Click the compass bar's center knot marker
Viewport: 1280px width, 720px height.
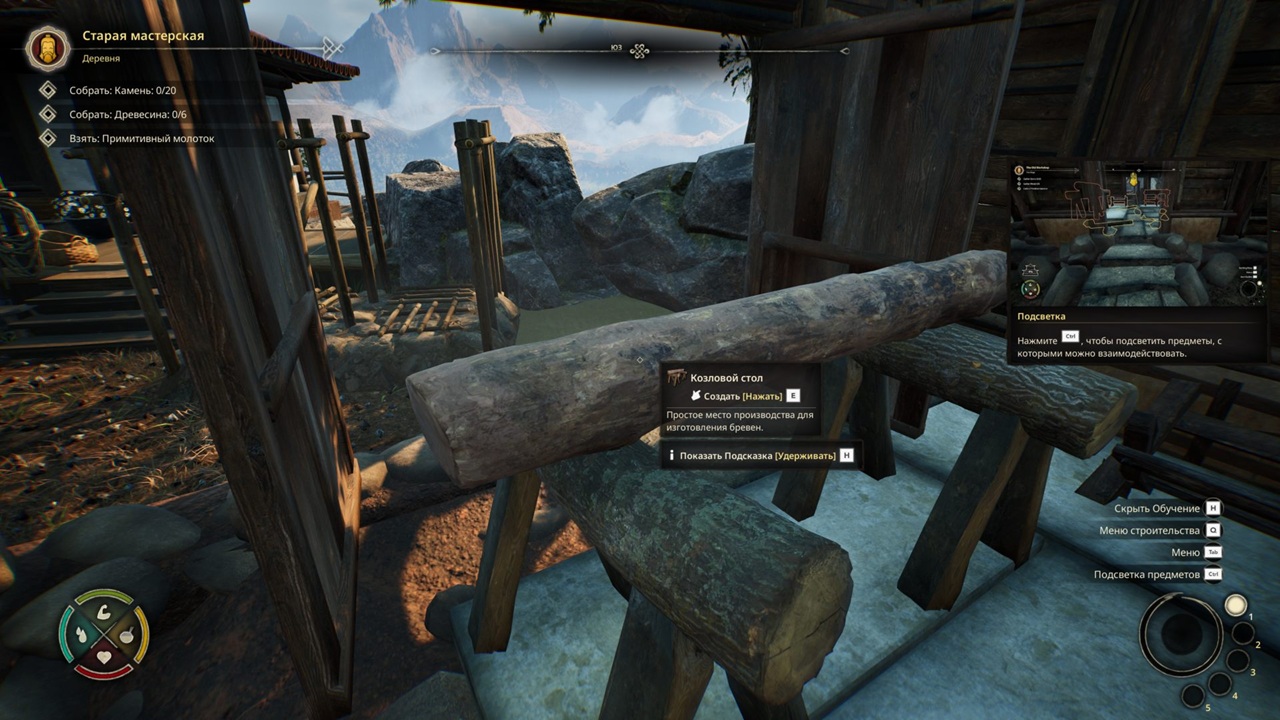pos(640,51)
